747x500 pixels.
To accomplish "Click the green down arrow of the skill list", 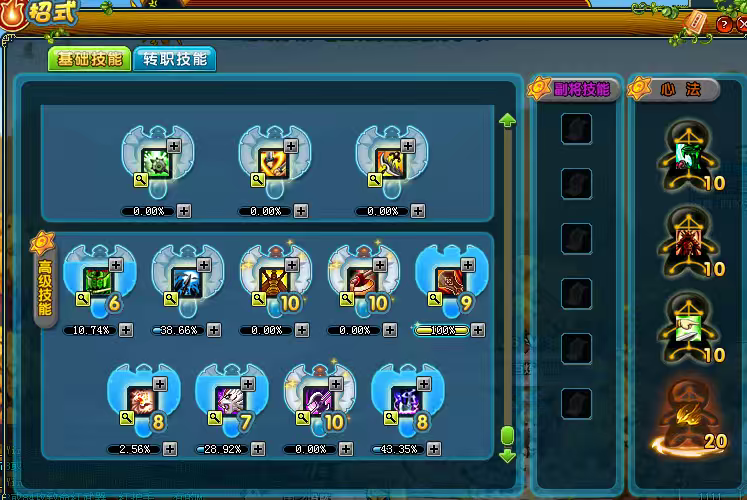I will point(507,455).
